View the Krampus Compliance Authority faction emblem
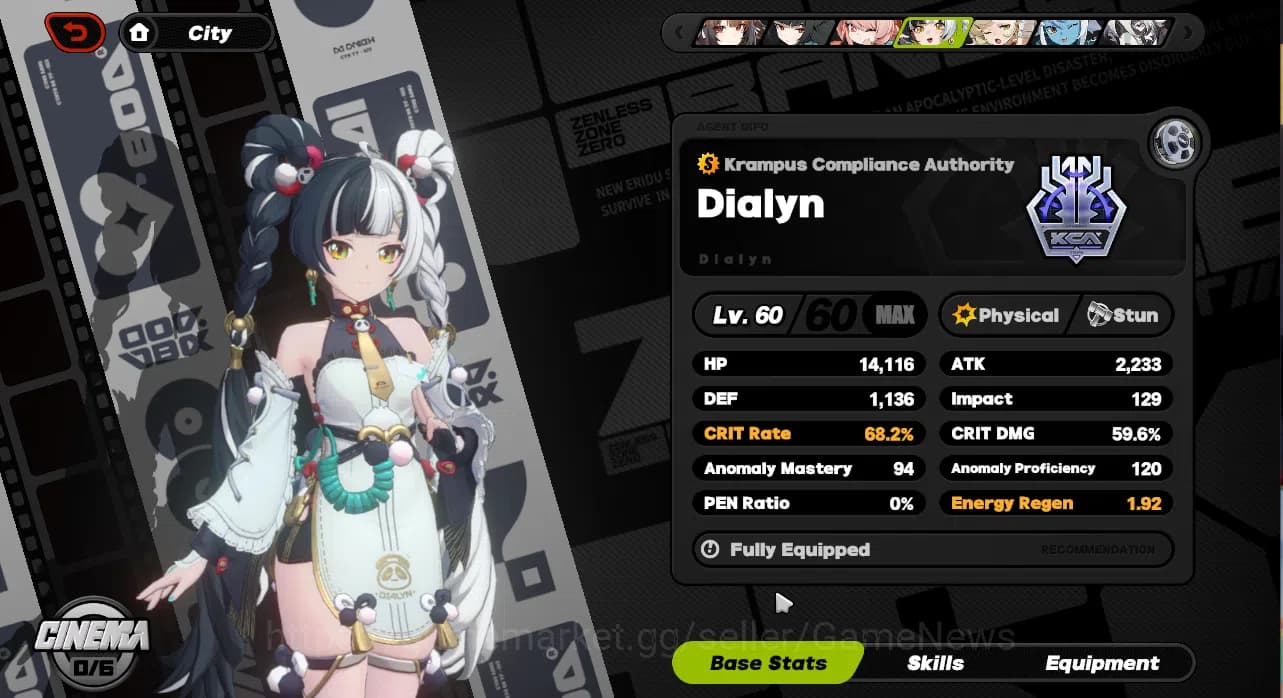Image resolution: width=1283 pixels, height=698 pixels. point(1077,211)
